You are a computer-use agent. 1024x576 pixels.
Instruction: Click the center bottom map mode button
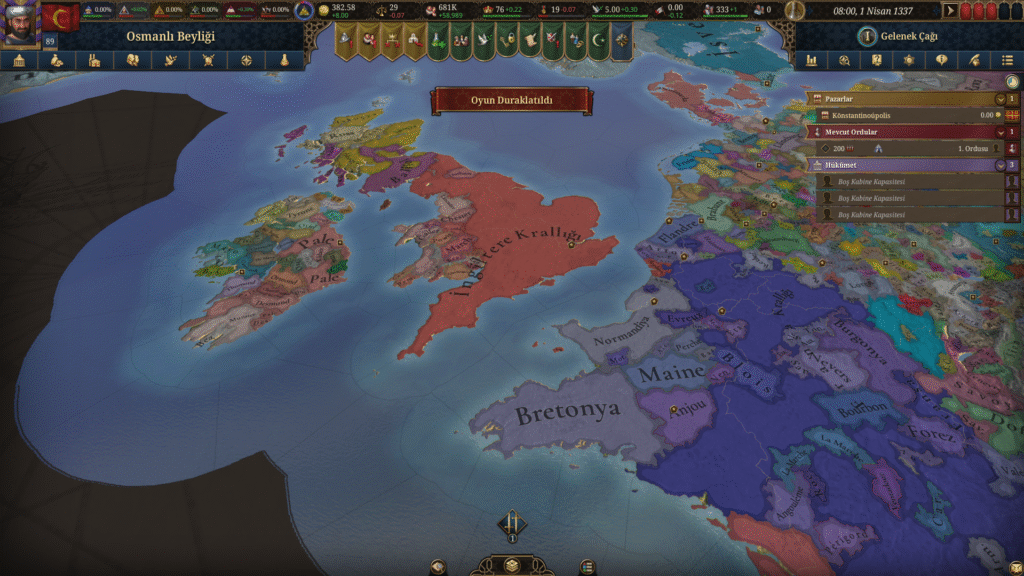tap(511, 564)
